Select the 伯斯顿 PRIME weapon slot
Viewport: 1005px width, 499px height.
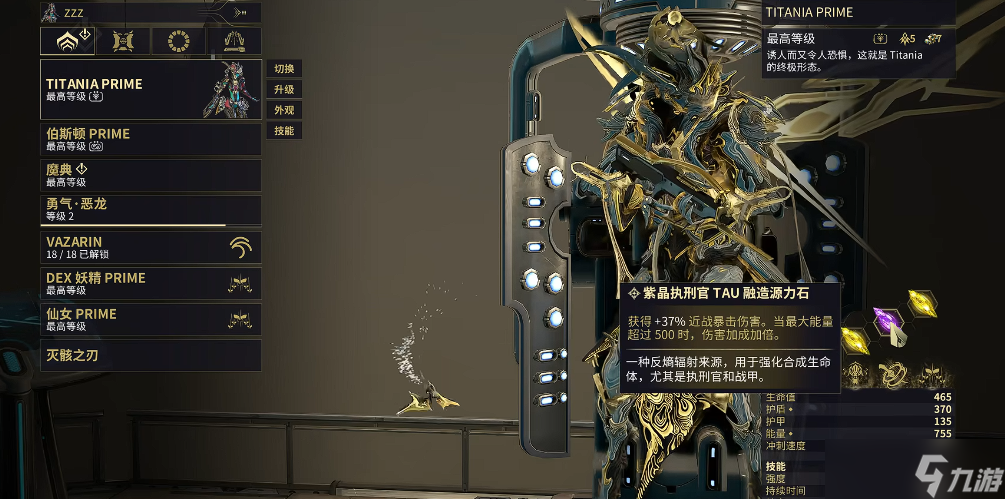tap(150, 139)
